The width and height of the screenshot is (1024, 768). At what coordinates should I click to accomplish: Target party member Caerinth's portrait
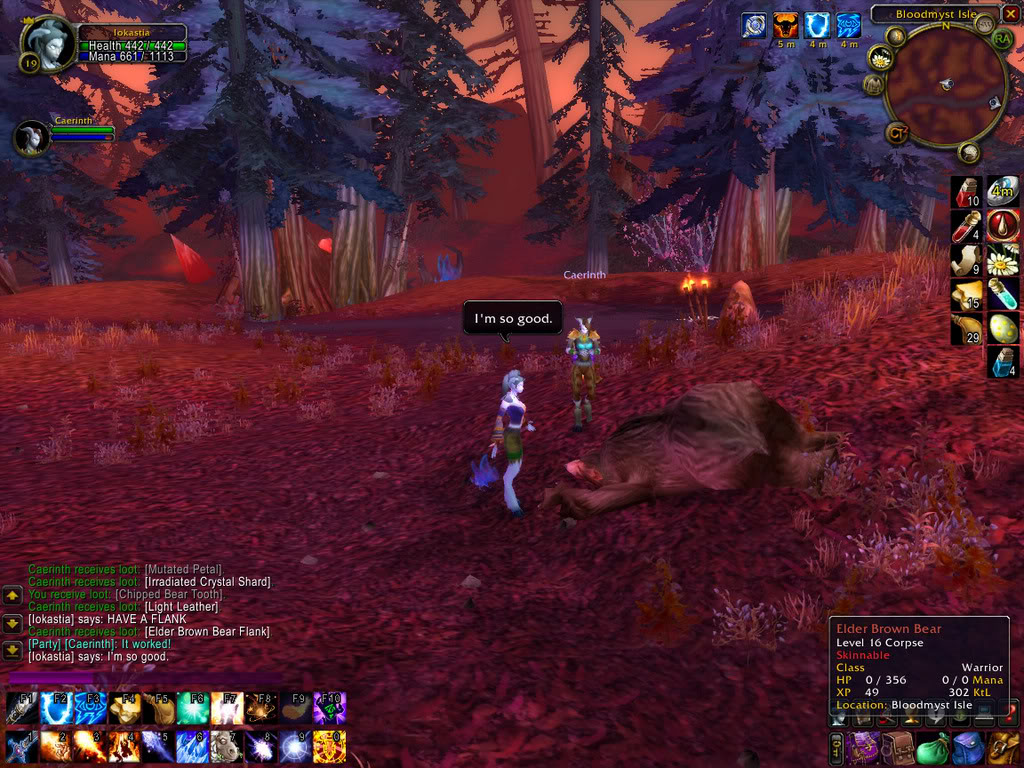coord(32,138)
